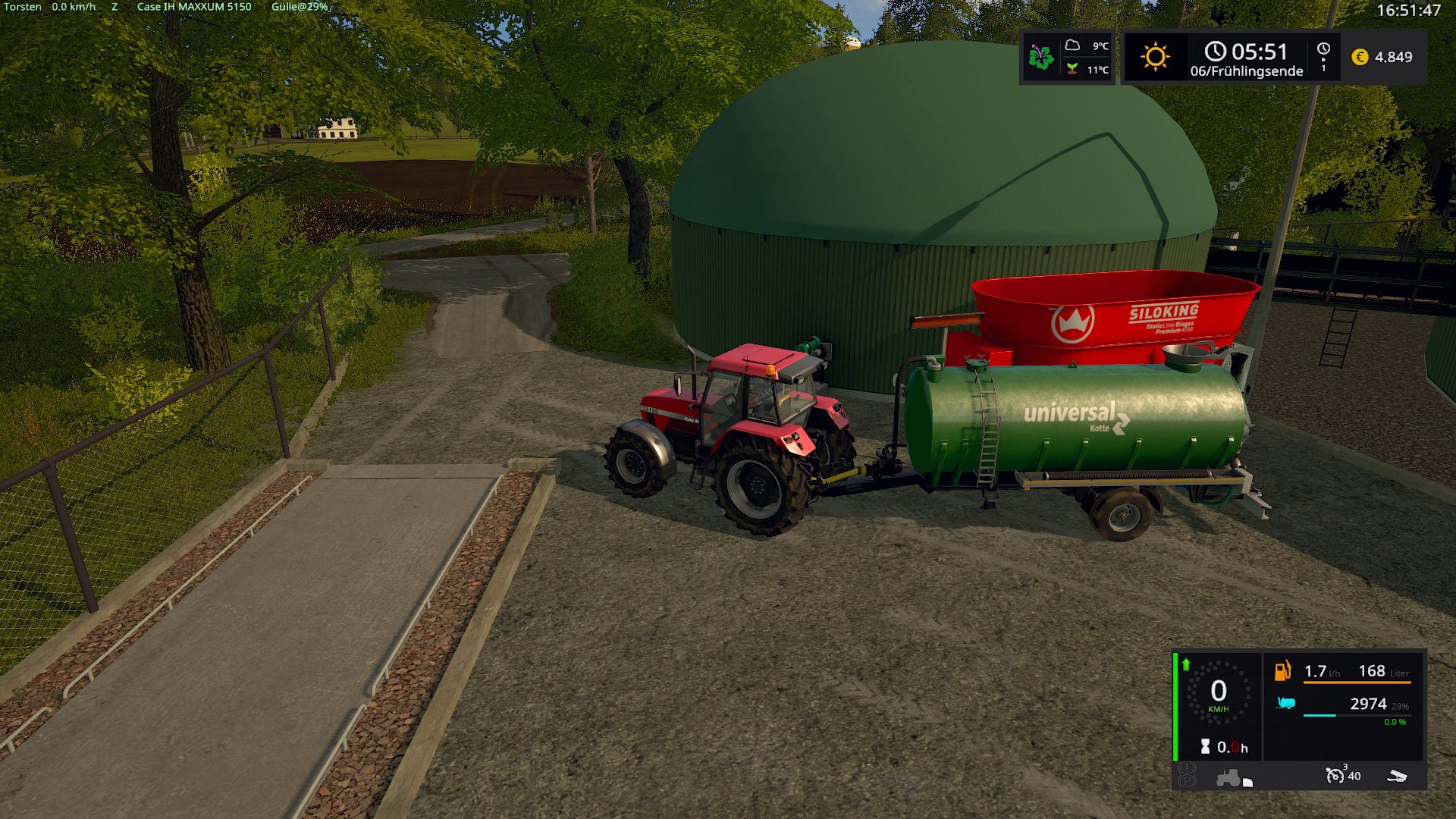Click the accelerator pedal icon
This screenshot has height=819, width=1456.
[1397, 776]
